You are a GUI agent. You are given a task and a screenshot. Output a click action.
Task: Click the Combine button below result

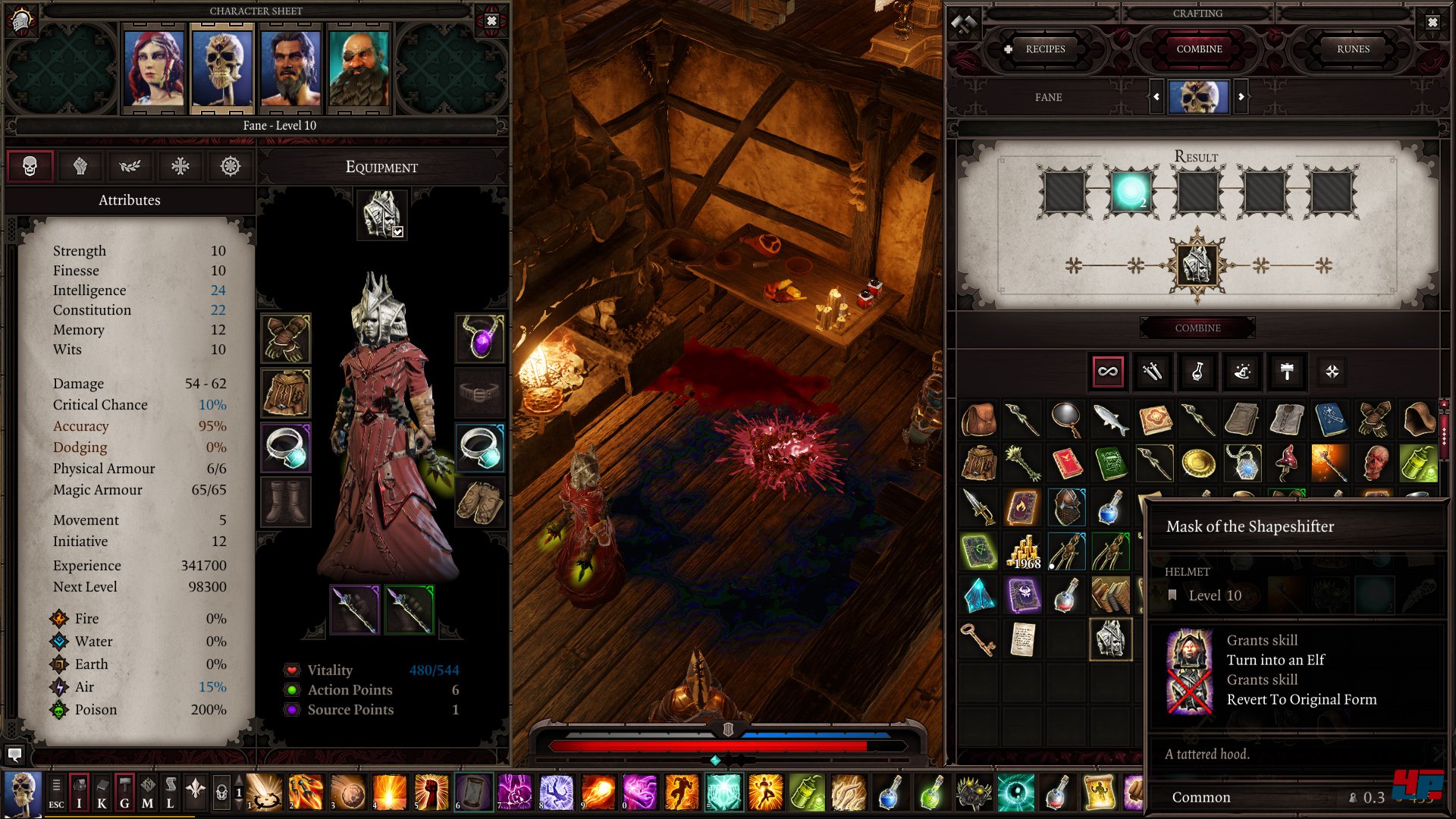pyautogui.click(x=1197, y=328)
